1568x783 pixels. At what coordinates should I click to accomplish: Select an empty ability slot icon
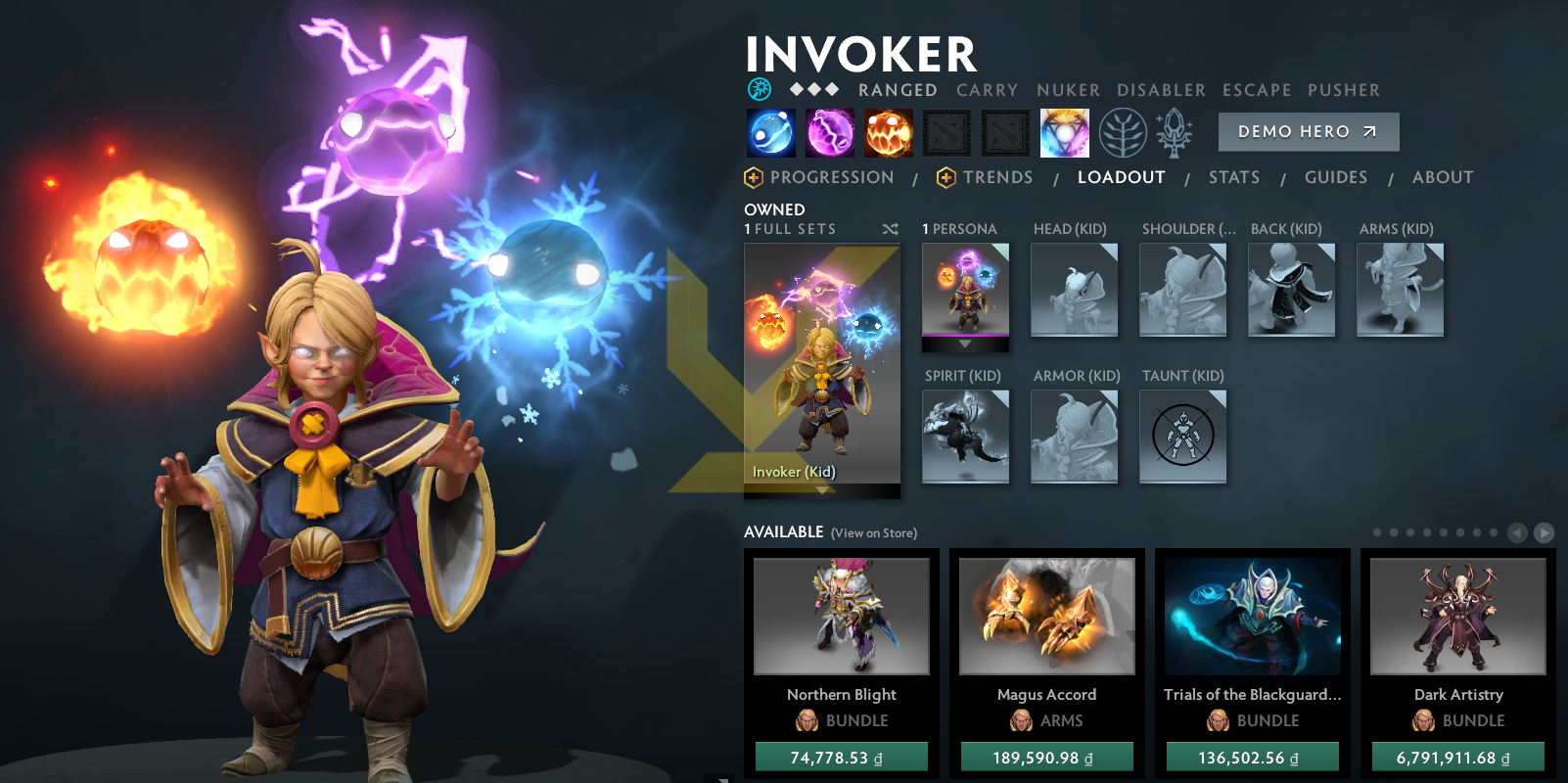pos(947,132)
